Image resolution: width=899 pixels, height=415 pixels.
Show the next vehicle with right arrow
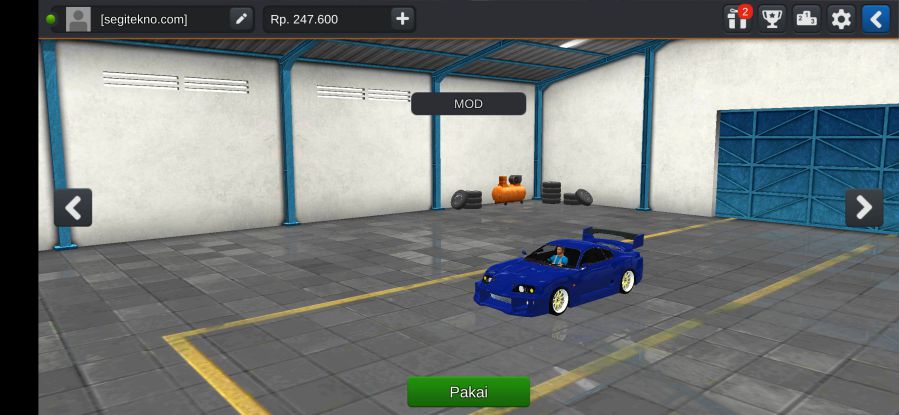pyautogui.click(x=864, y=208)
